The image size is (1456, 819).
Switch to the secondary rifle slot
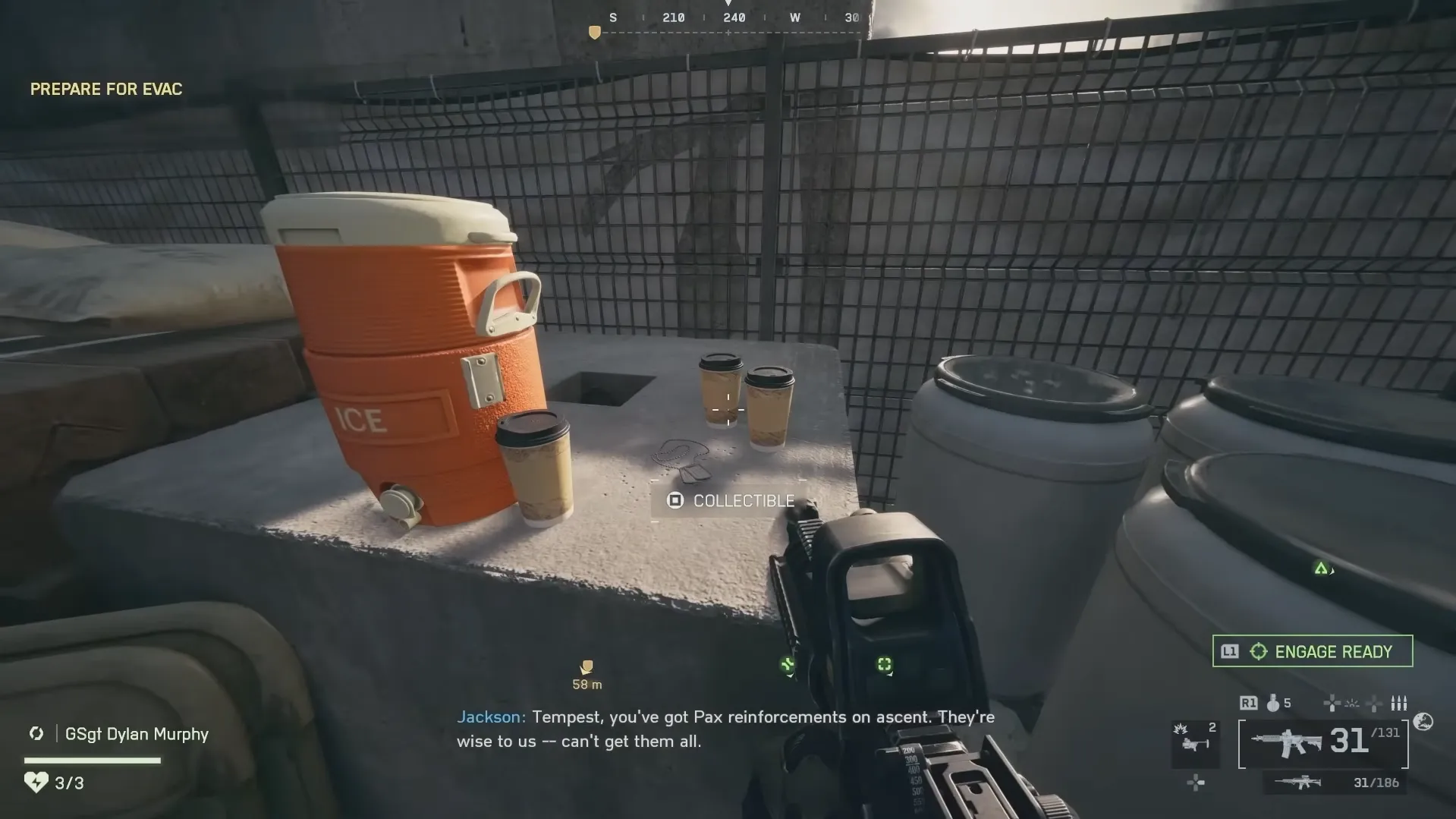click(1334, 783)
